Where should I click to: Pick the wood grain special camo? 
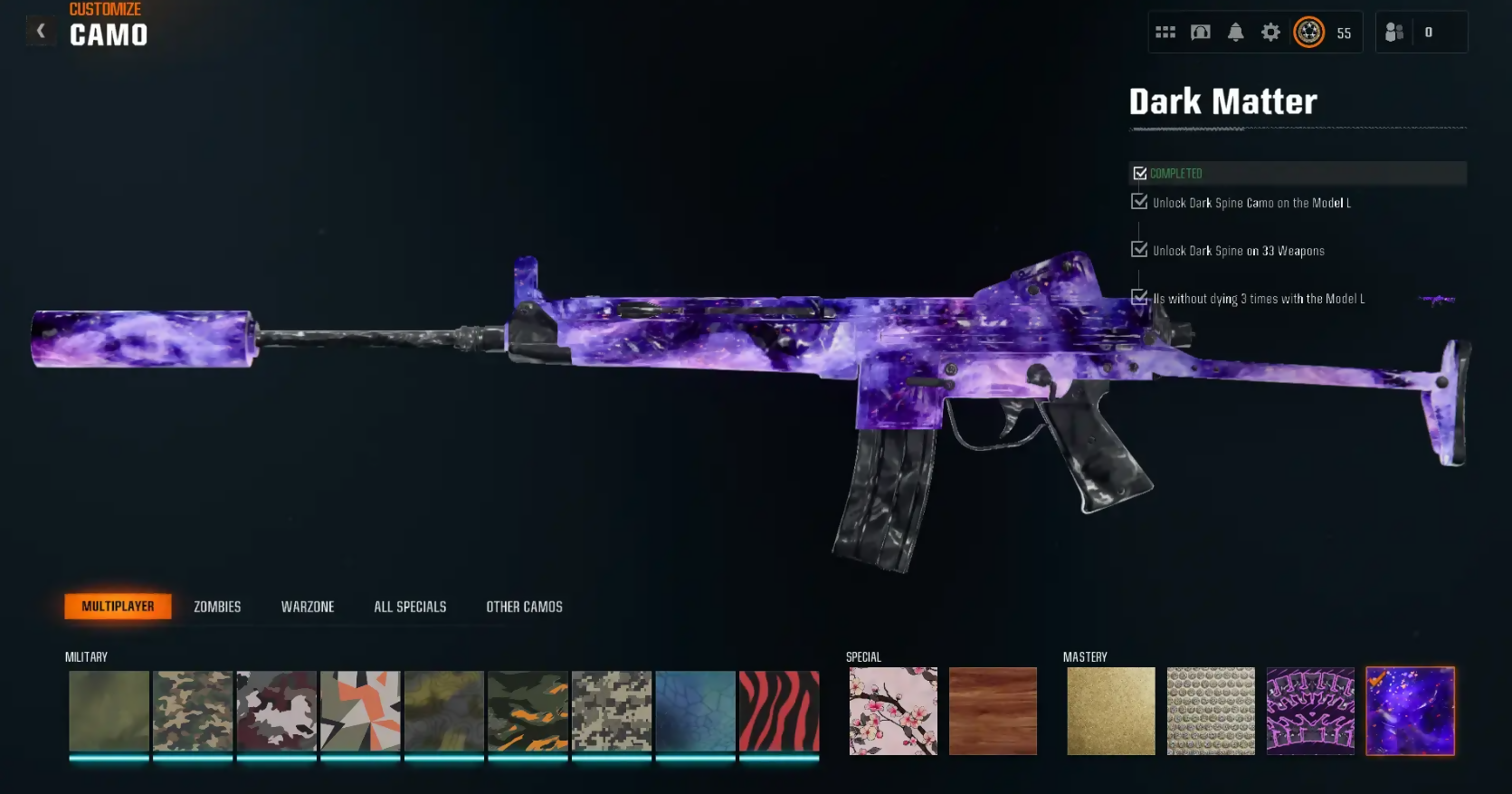pos(993,711)
